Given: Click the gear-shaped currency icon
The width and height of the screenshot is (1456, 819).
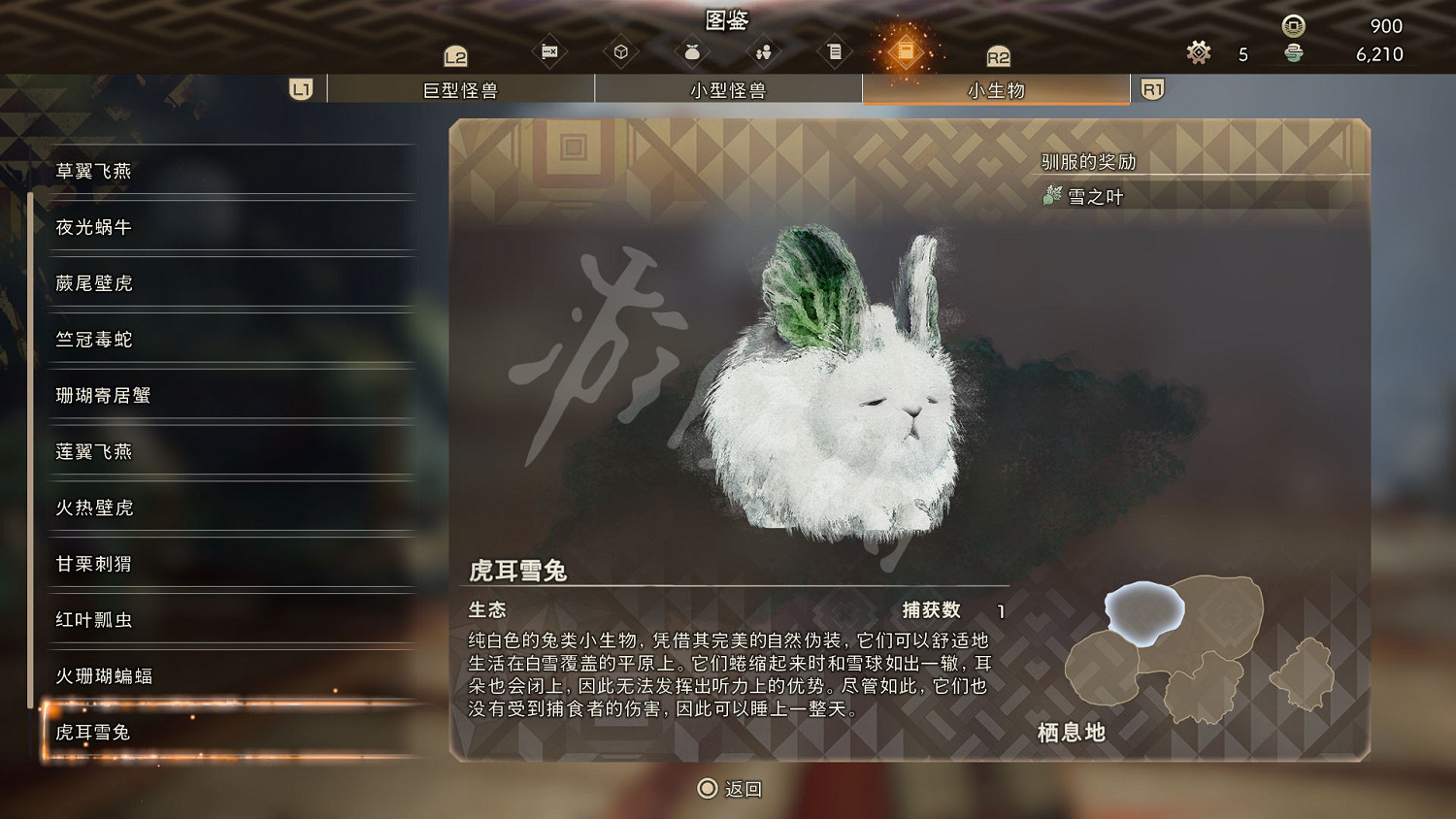Looking at the screenshot, I should pos(1198,53).
